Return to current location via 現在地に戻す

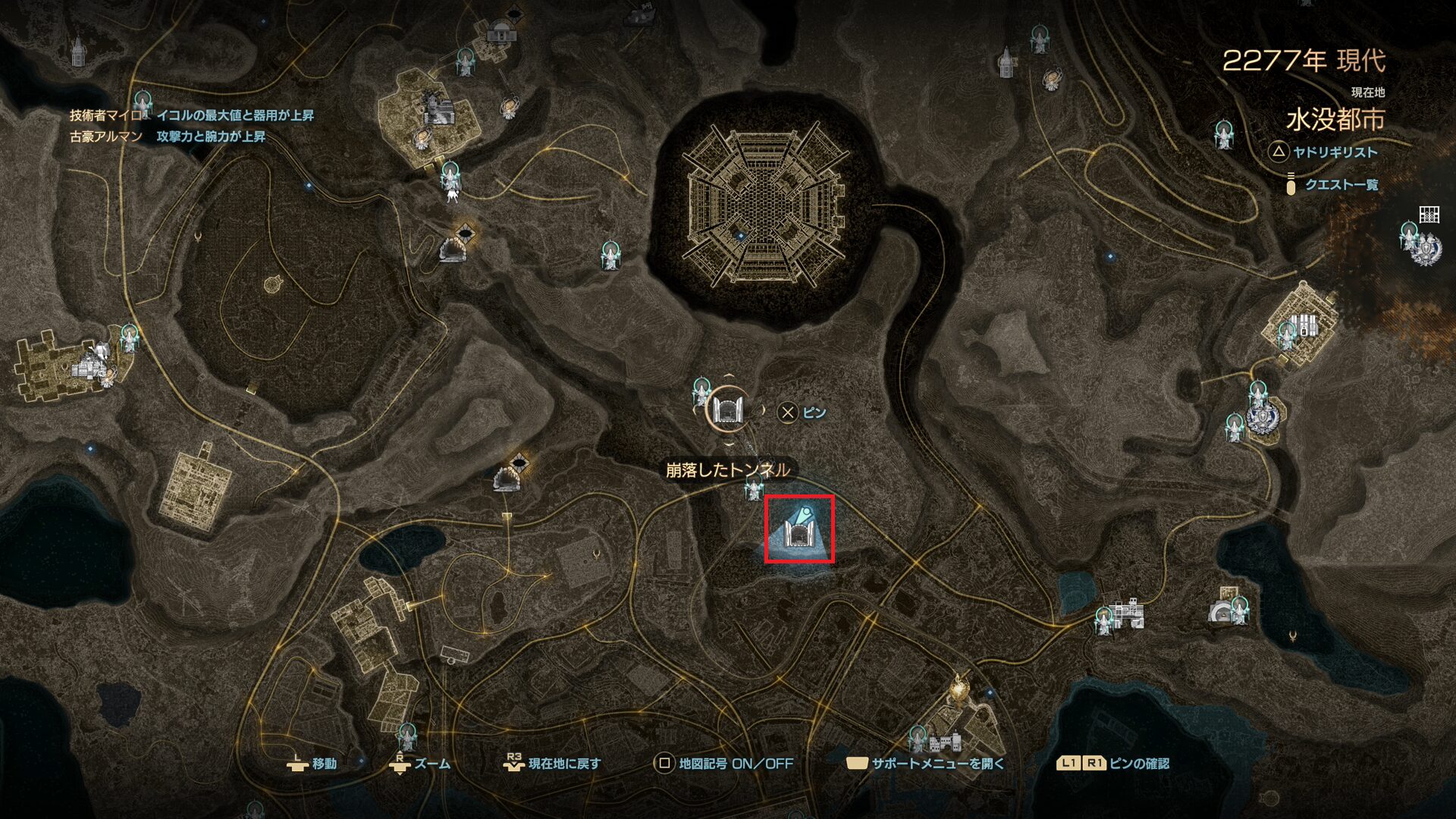tap(563, 764)
